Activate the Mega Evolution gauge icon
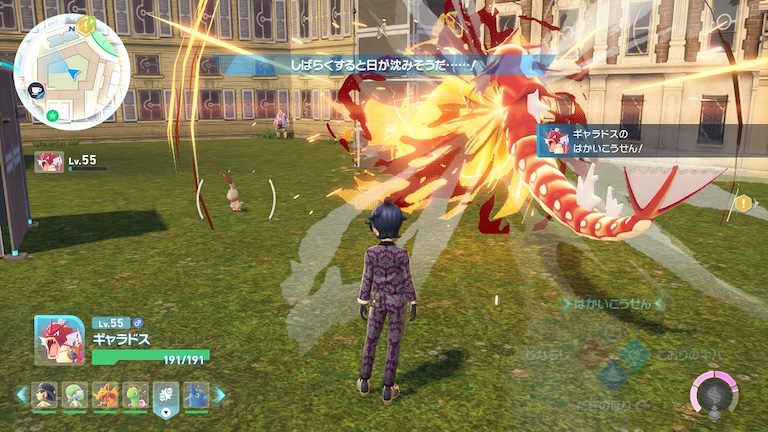 (x=715, y=393)
